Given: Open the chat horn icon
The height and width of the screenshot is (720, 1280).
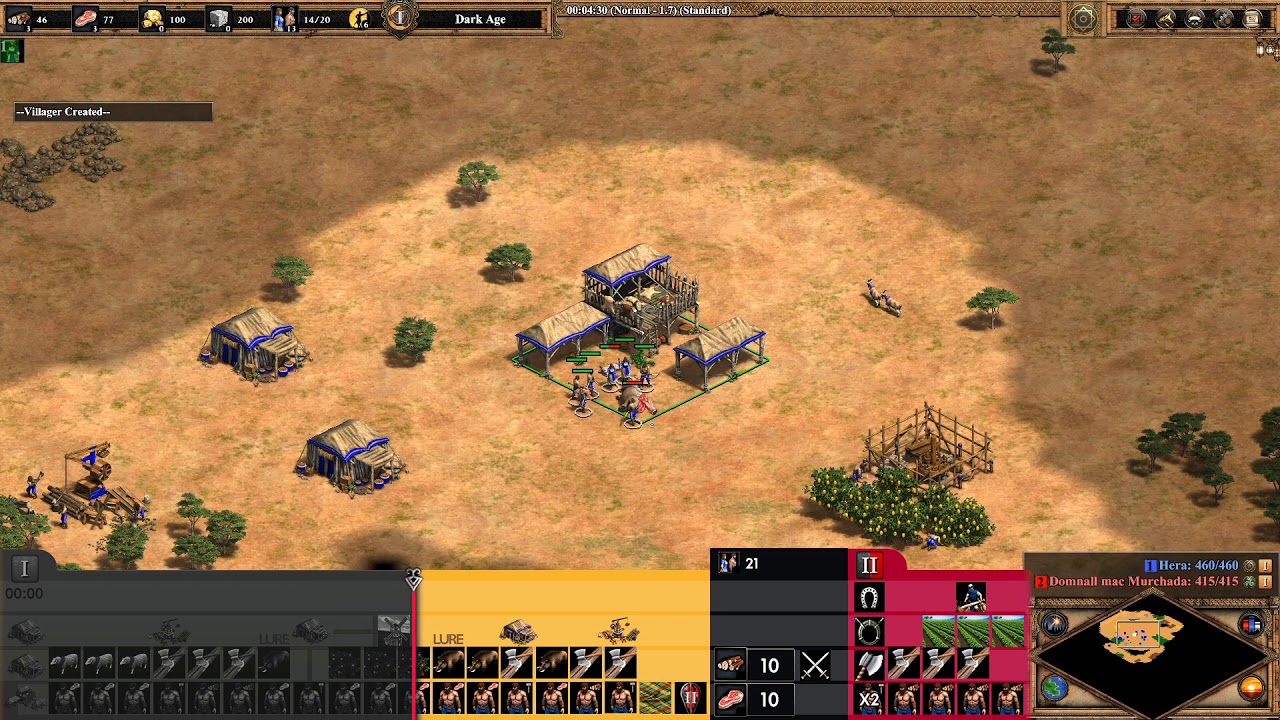Looking at the screenshot, I should click(1165, 18).
